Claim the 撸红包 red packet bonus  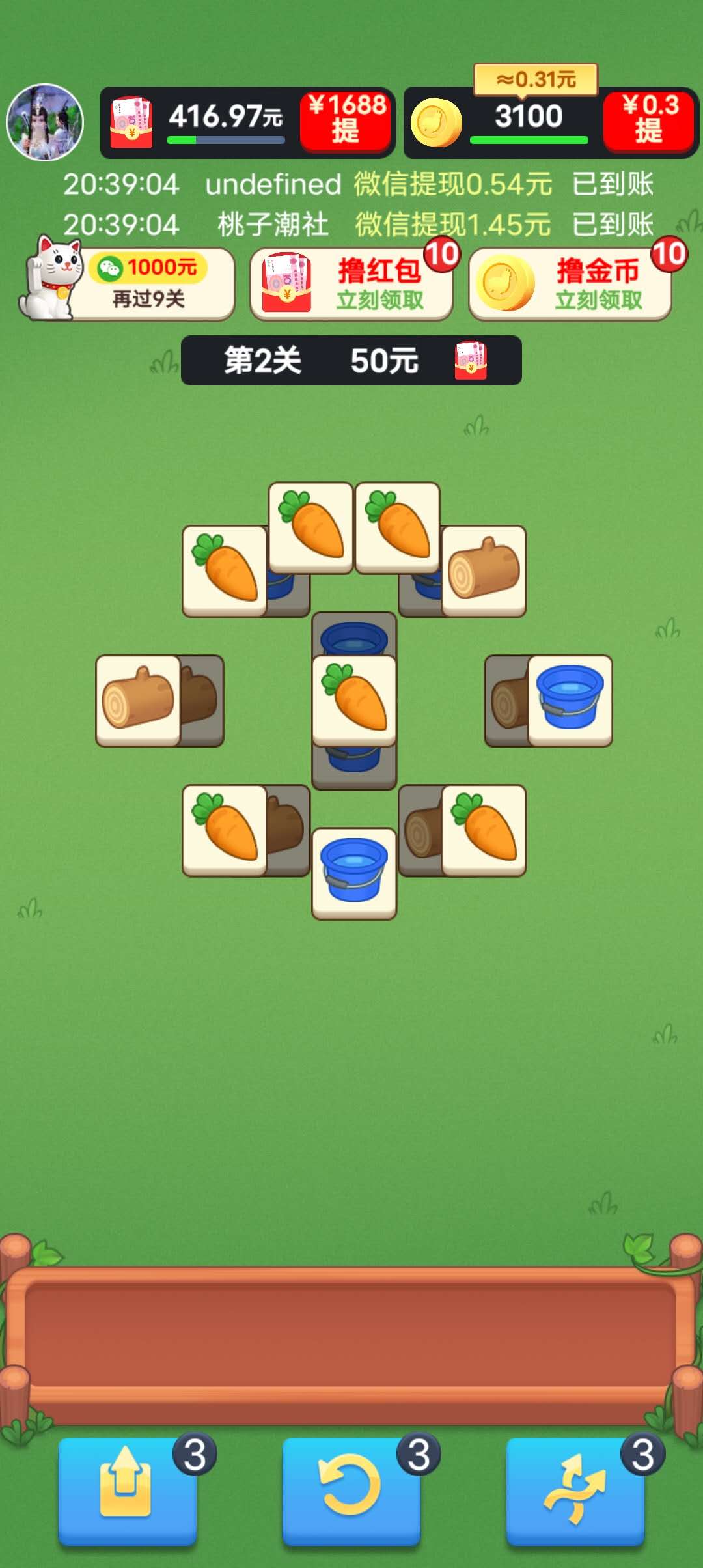351,285
